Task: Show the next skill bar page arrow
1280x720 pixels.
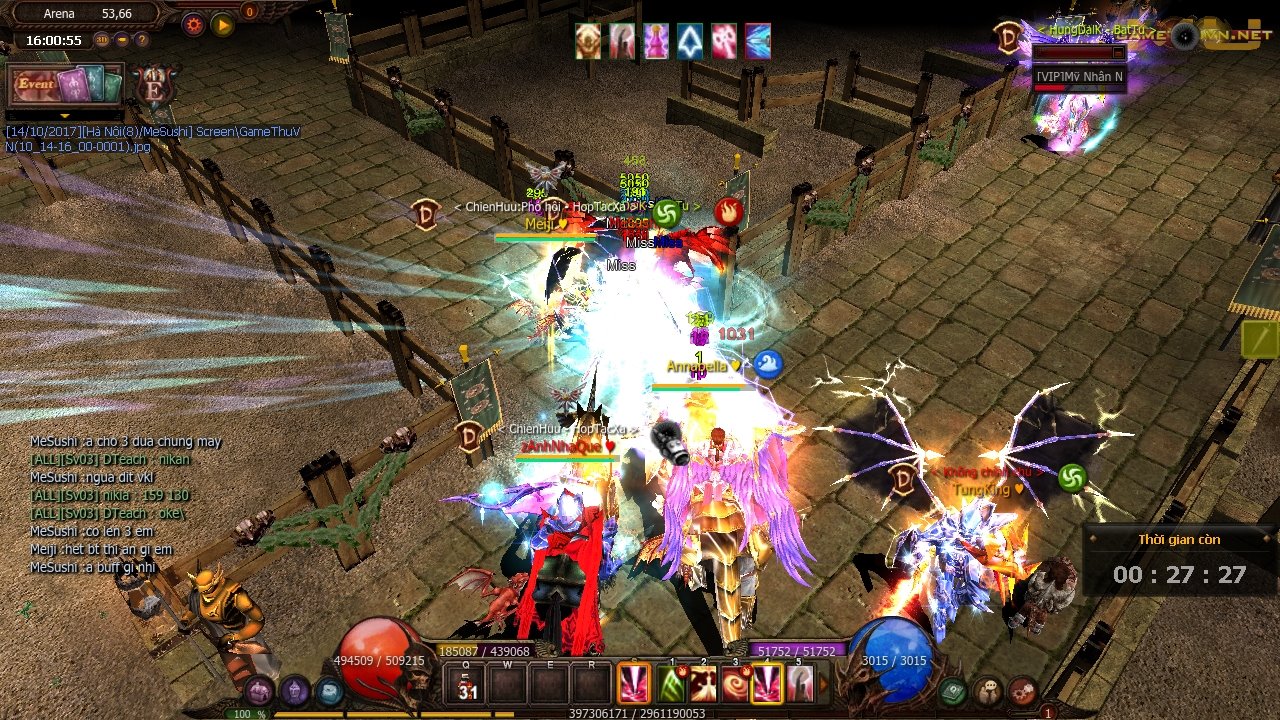Action: click(824, 685)
